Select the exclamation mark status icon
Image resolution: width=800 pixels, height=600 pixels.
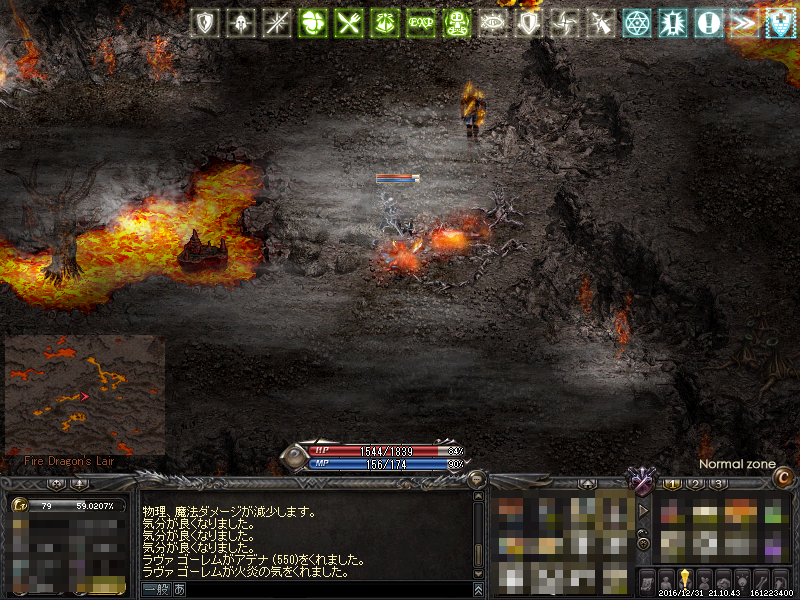coord(710,23)
